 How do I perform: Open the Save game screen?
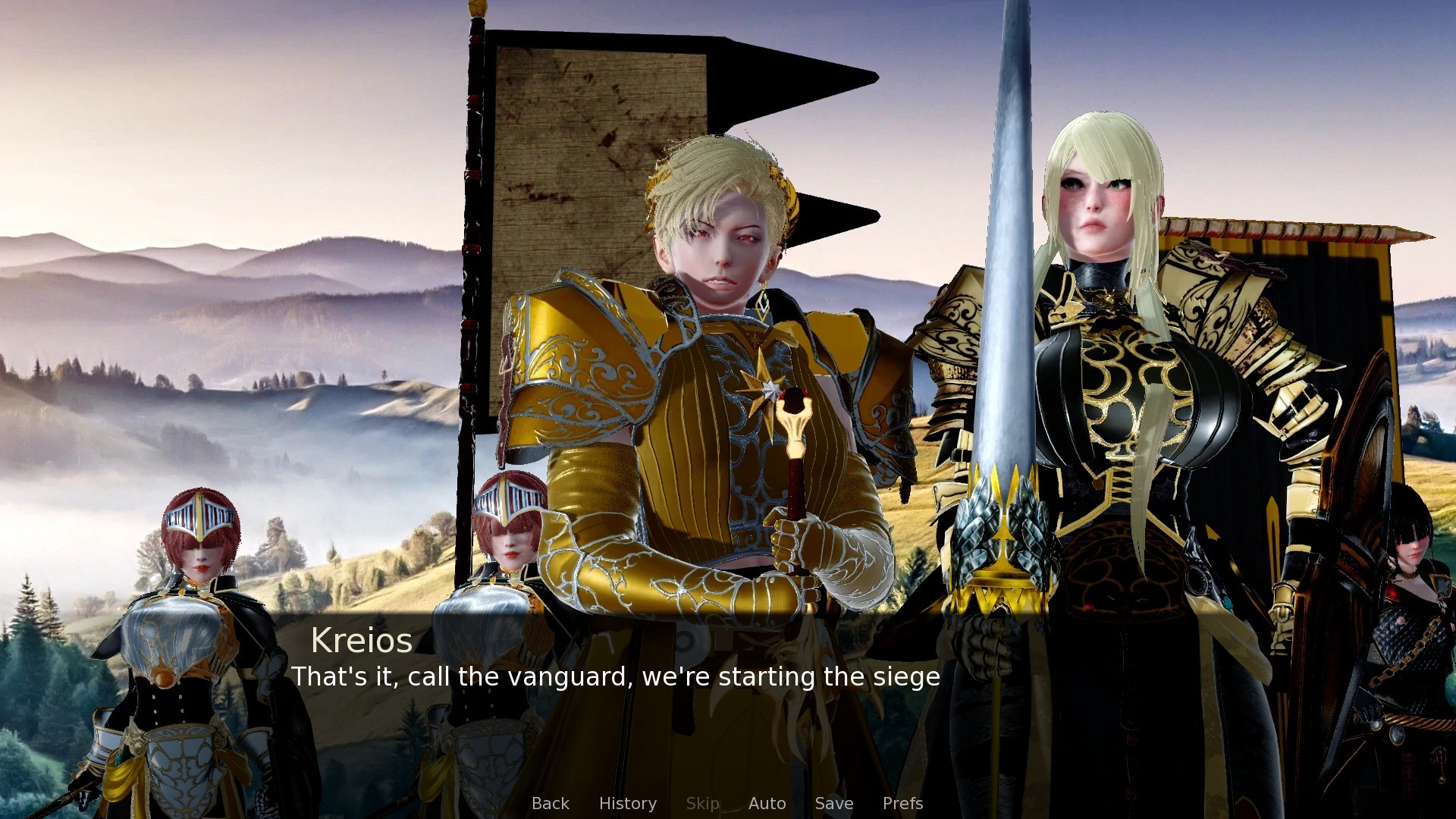[x=833, y=803]
